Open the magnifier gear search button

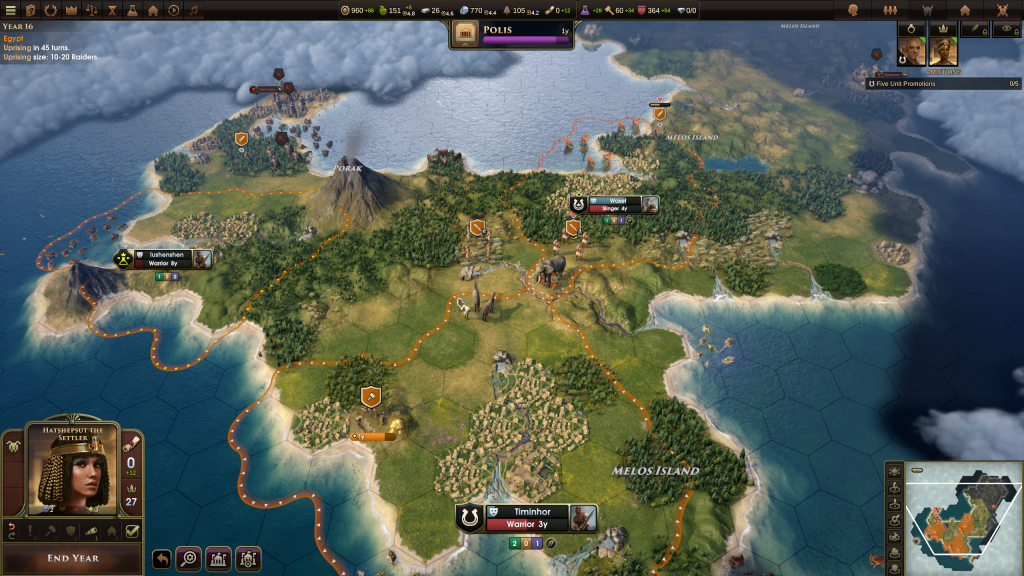coord(188,559)
